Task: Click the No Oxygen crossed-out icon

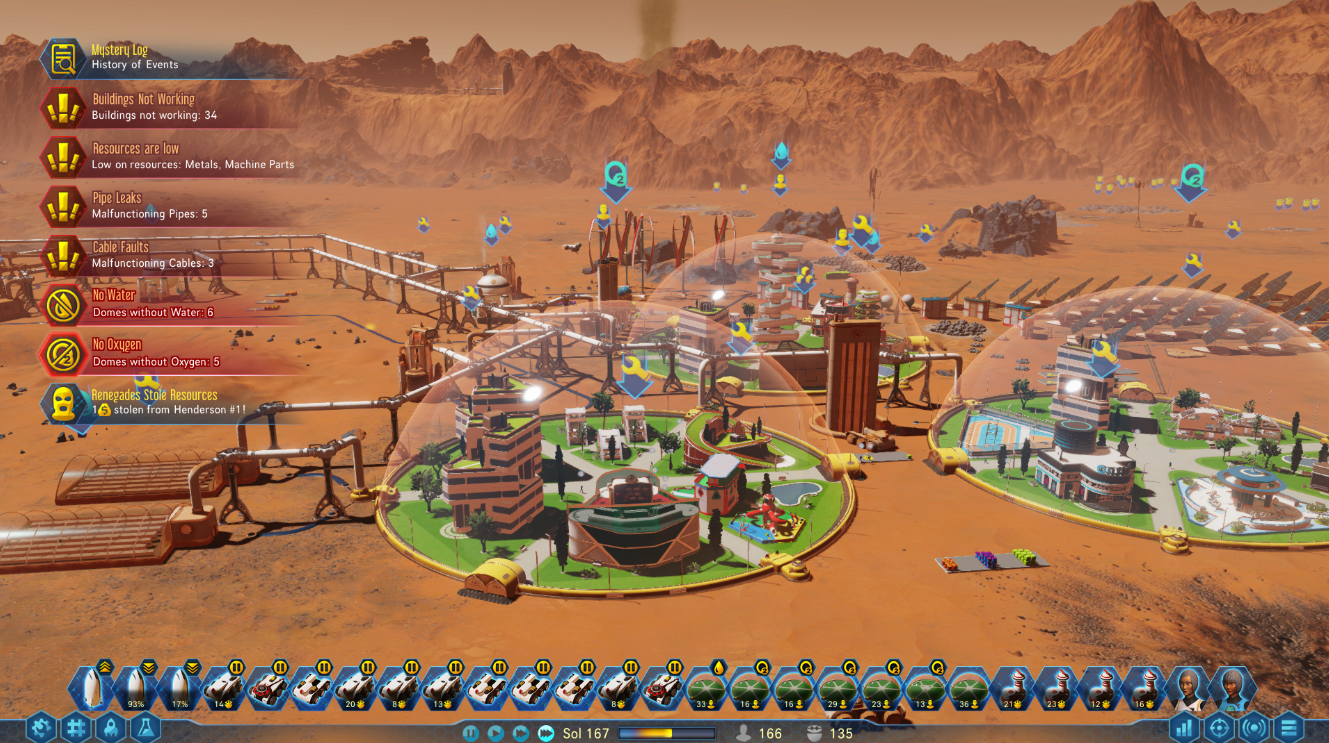Action: click(62, 355)
